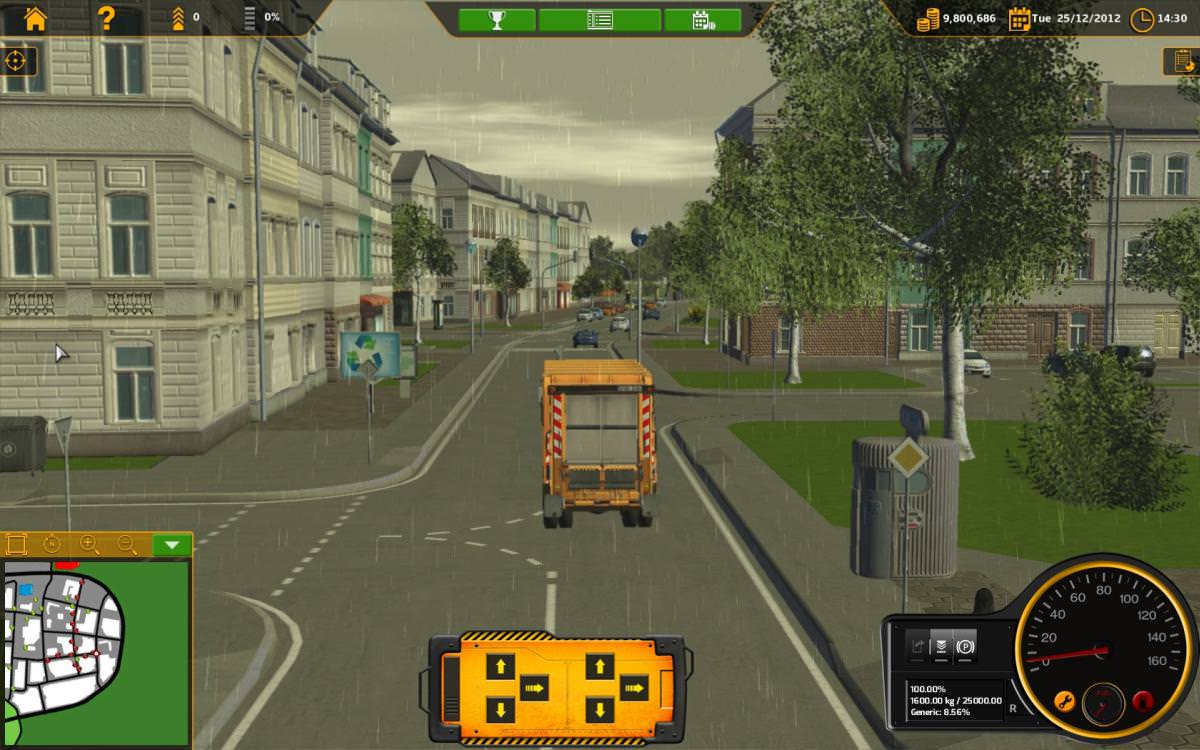The height and width of the screenshot is (750, 1200).
Task: Open help with the question mark icon
Action: pyautogui.click(x=106, y=18)
